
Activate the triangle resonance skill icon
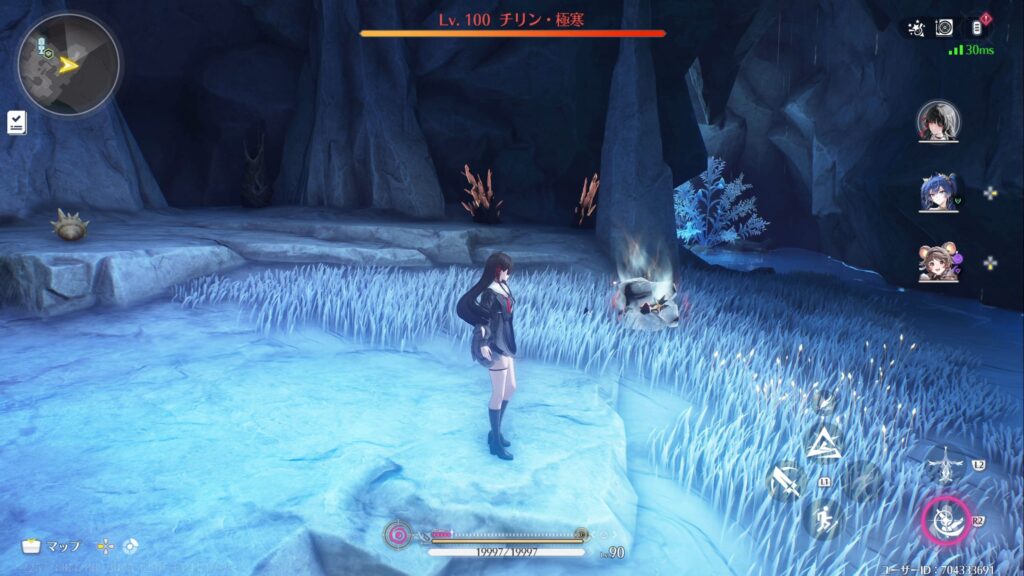pyautogui.click(x=826, y=443)
